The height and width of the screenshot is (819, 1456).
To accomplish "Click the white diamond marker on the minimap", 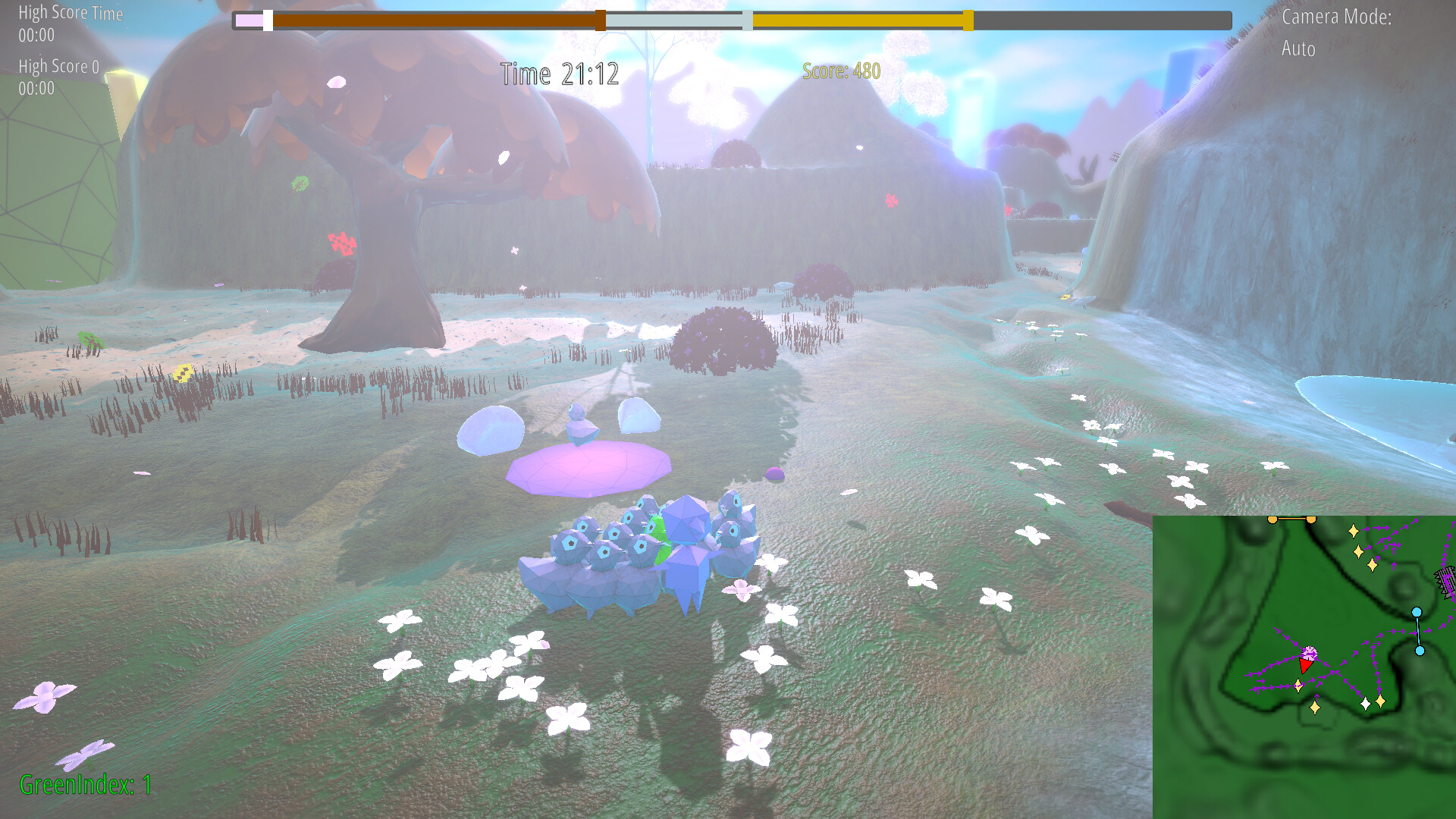I will pyautogui.click(x=1365, y=704).
